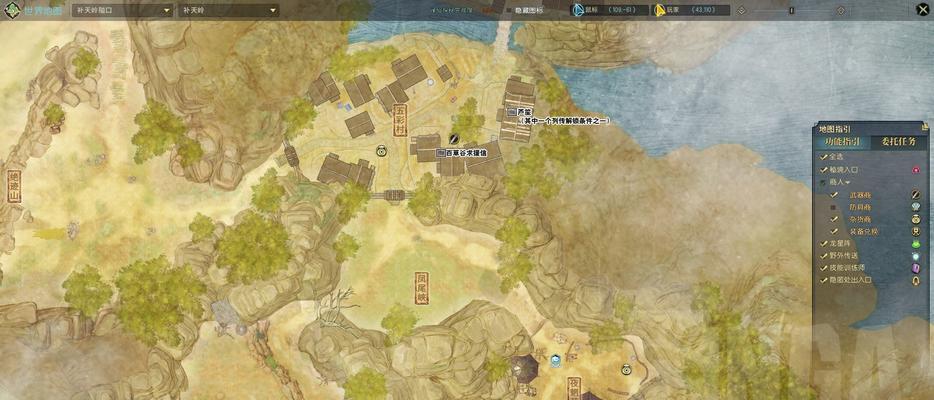934x400 pixels.
Task: Toggle the 技能训练师 skill trainer filter
Action: click(823, 269)
